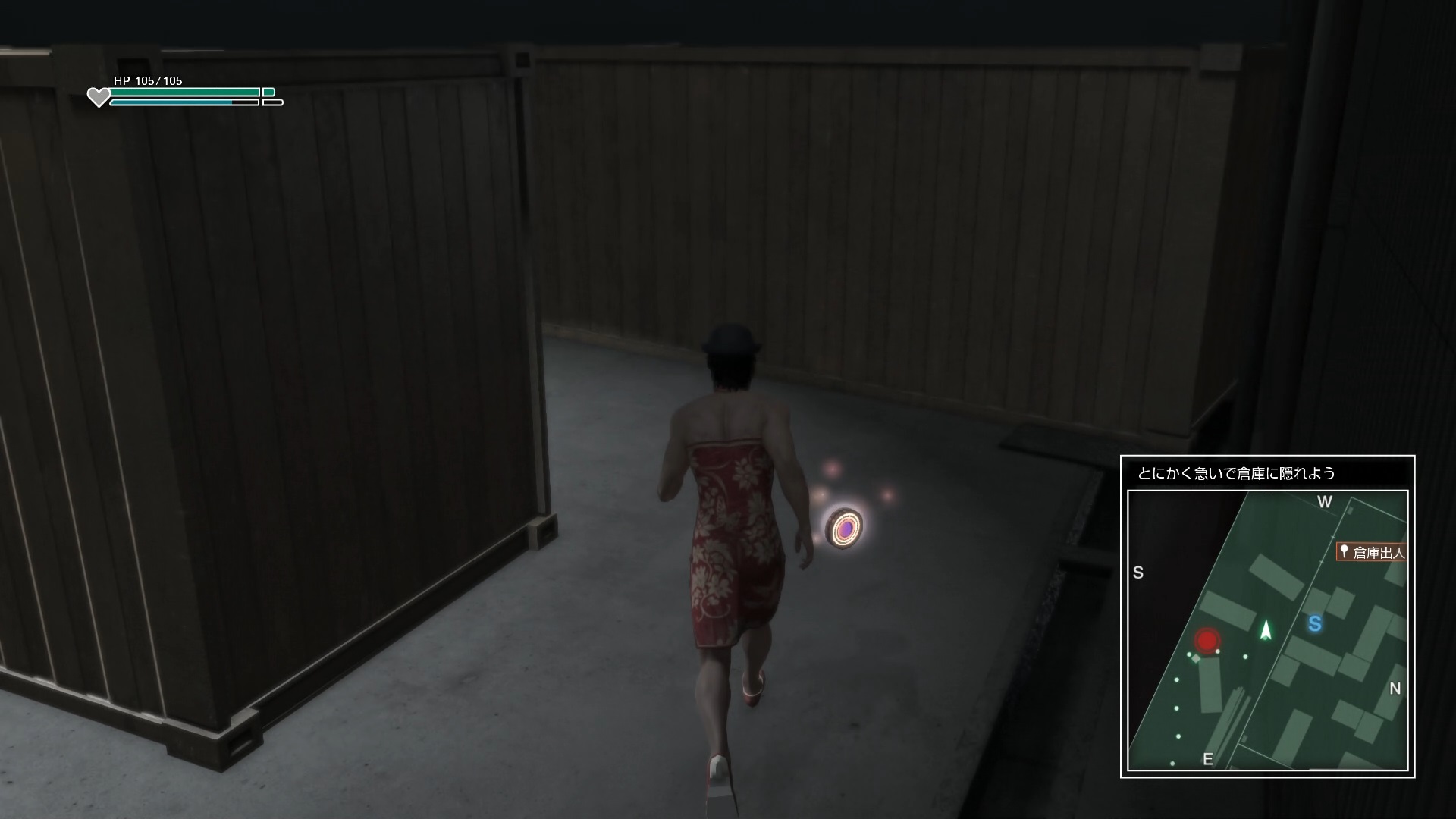This screenshot has width=1456, height=819.
Task: Click the objective text above the minimap
Action: [1236, 473]
